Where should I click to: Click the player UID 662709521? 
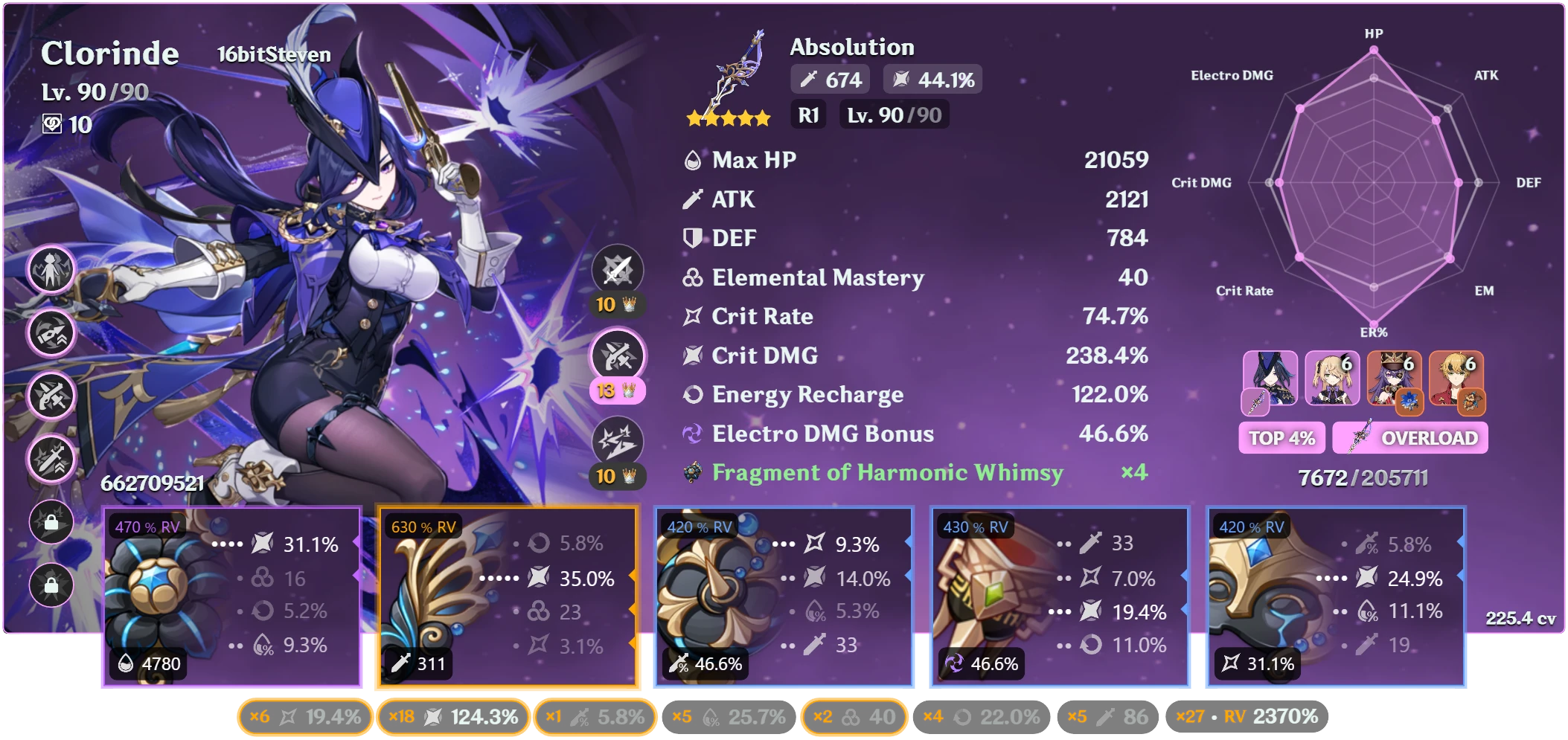153,482
